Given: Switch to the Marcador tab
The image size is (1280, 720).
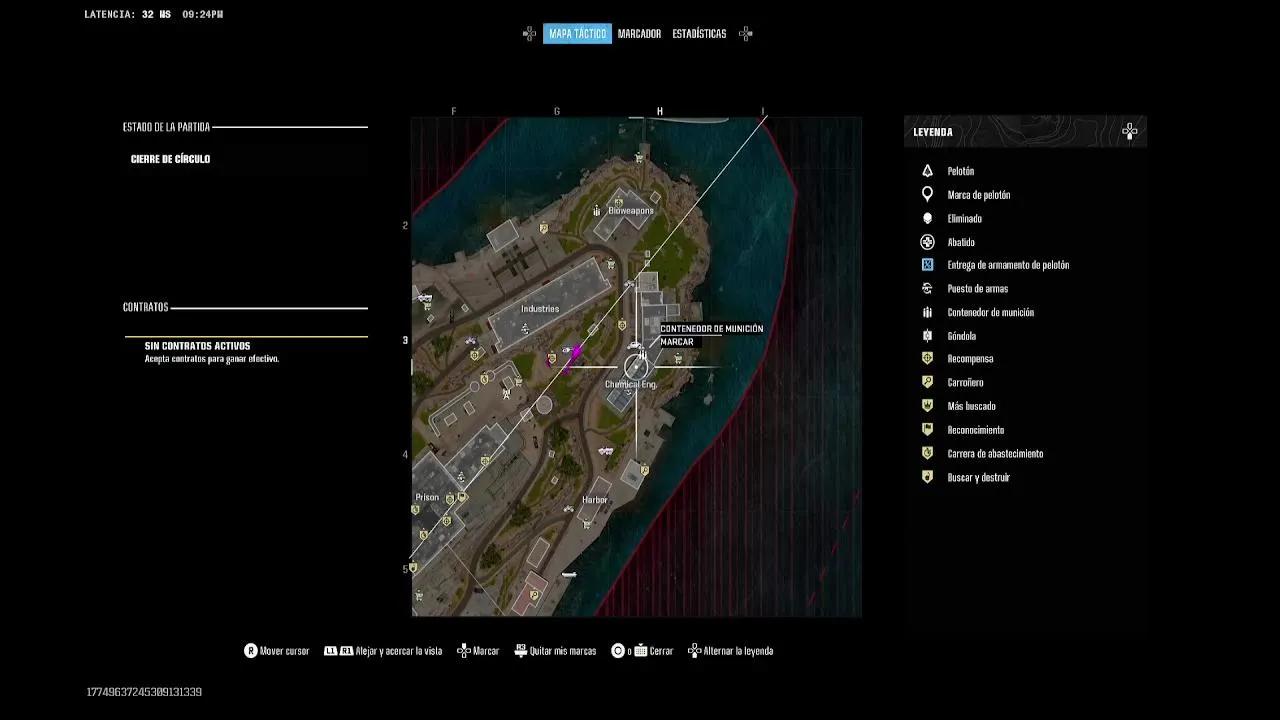Looking at the screenshot, I should coord(639,34).
